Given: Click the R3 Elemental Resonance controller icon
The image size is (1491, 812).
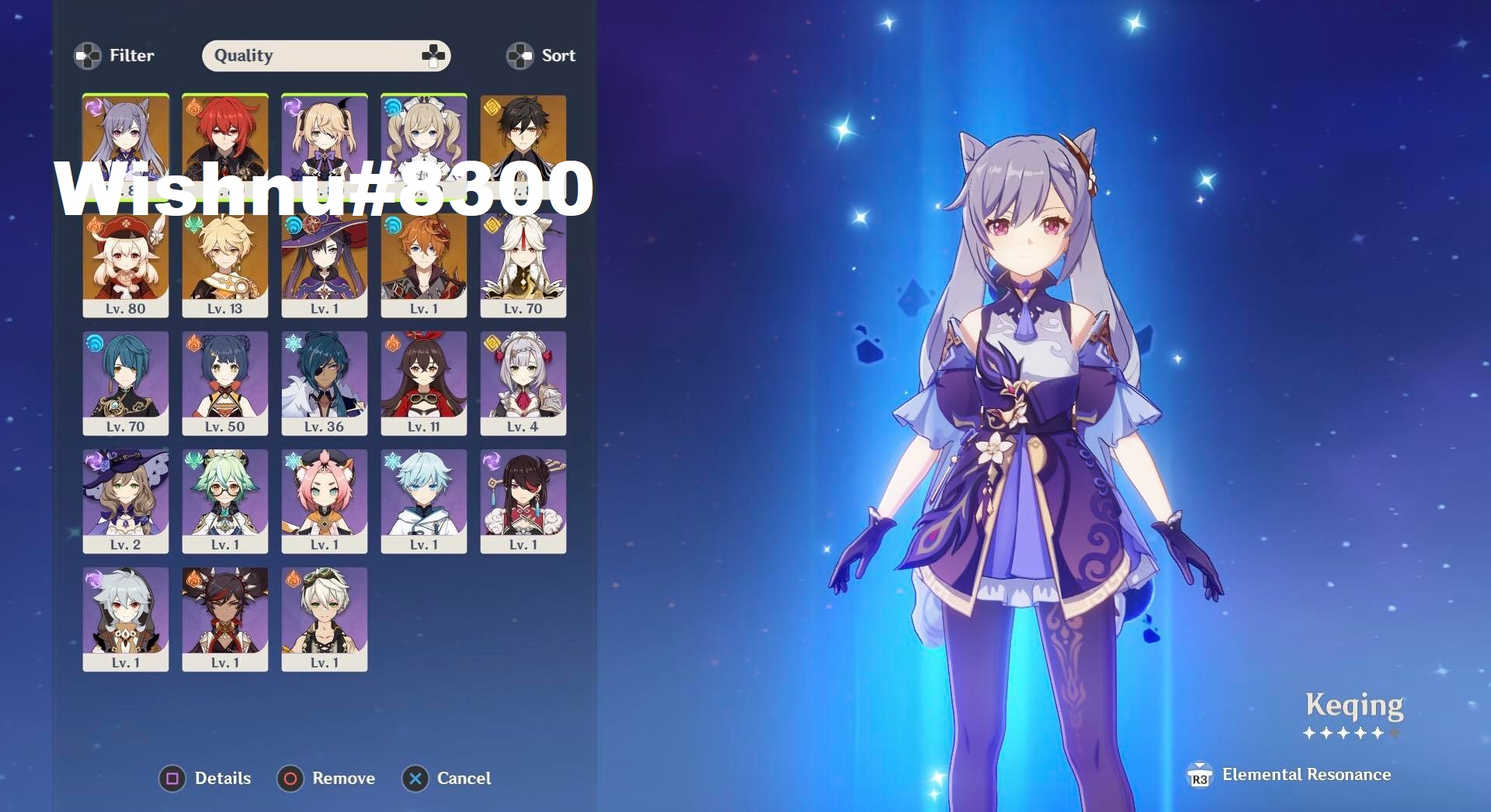Looking at the screenshot, I should pyautogui.click(x=1199, y=775).
